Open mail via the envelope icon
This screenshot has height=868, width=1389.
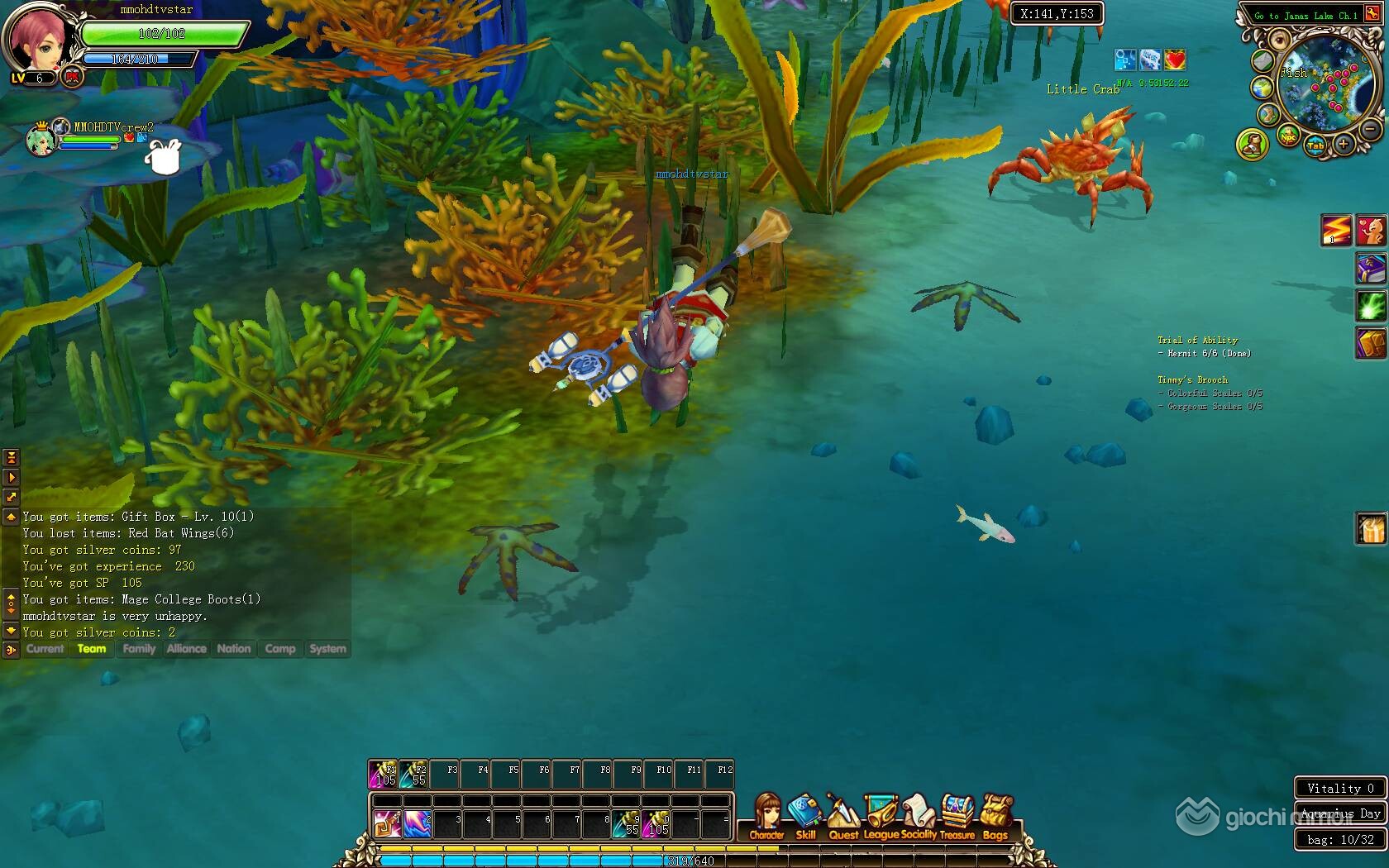click(x=1262, y=60)
